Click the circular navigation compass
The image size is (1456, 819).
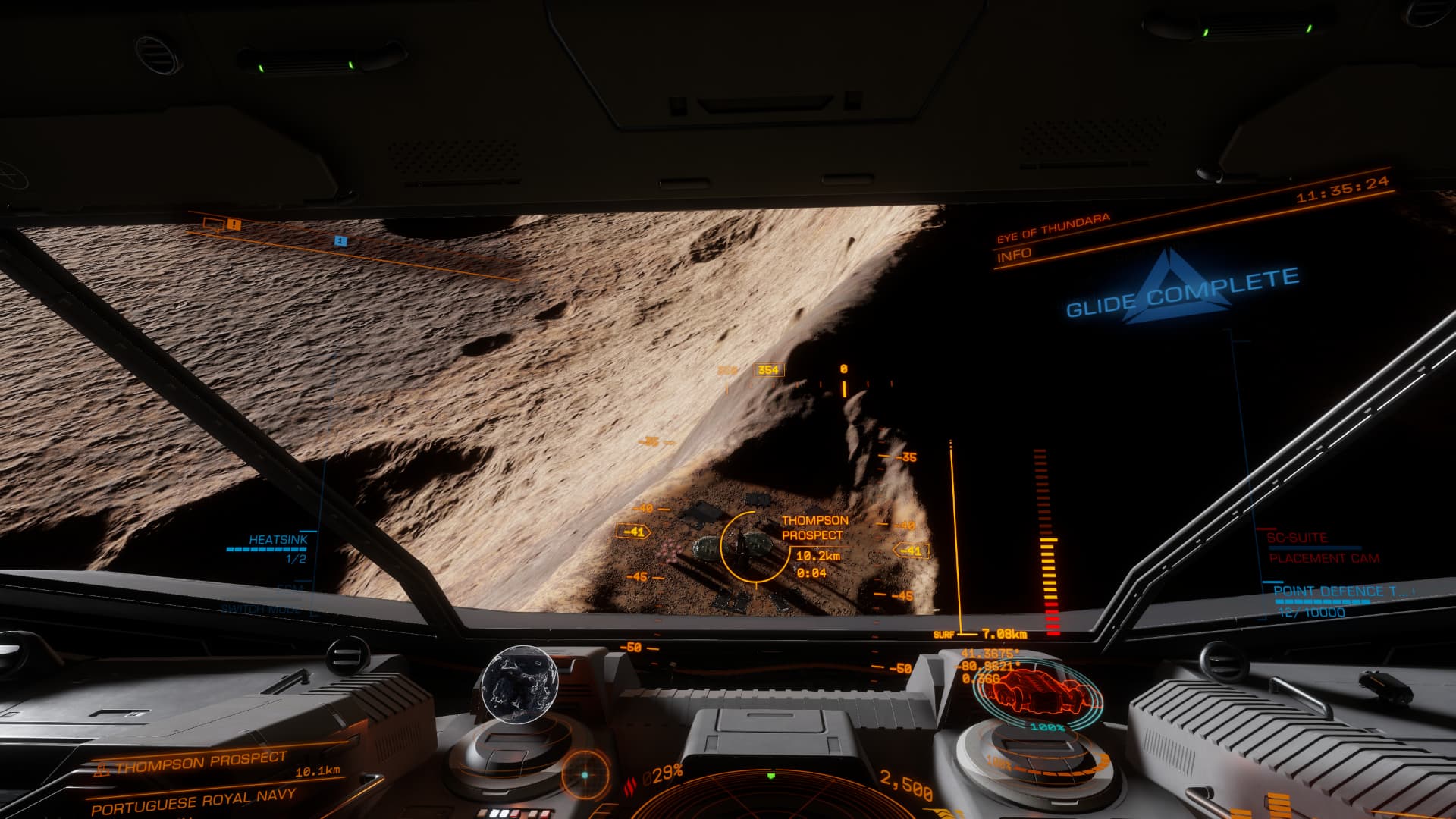tap(584, 775)
